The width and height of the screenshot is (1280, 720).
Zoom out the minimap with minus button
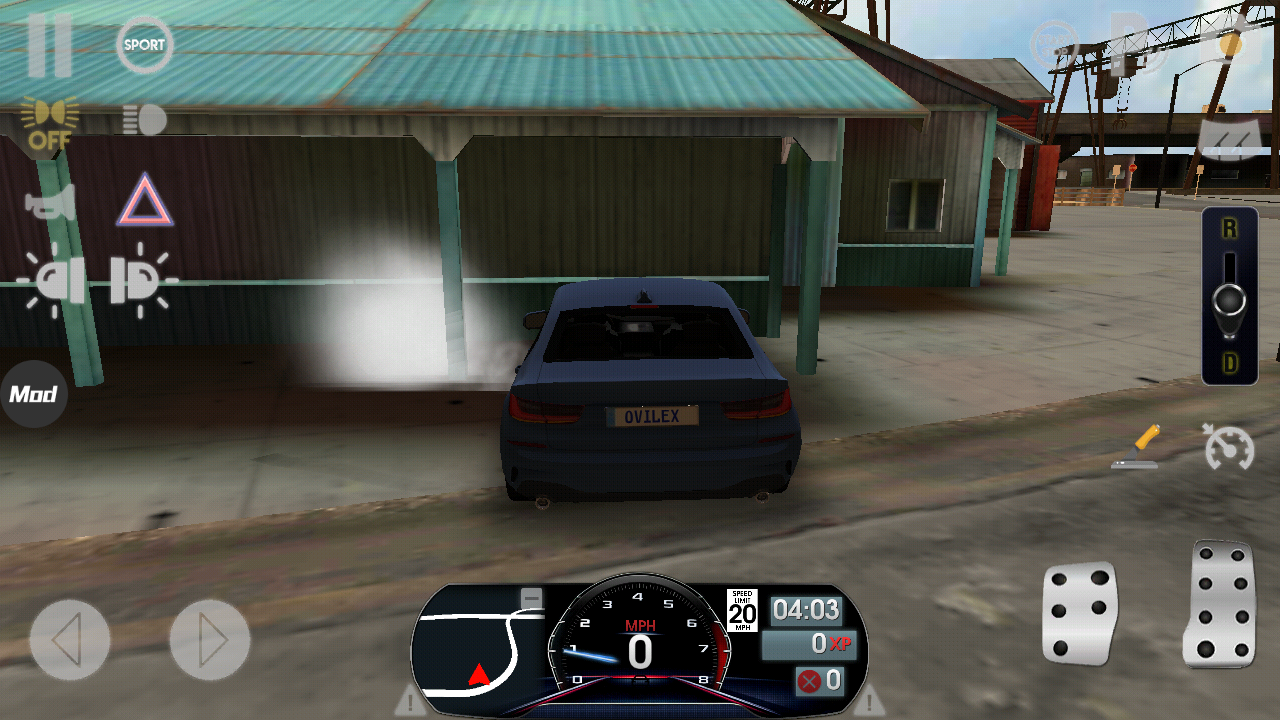pyautogui.click(x=532, y=598)
